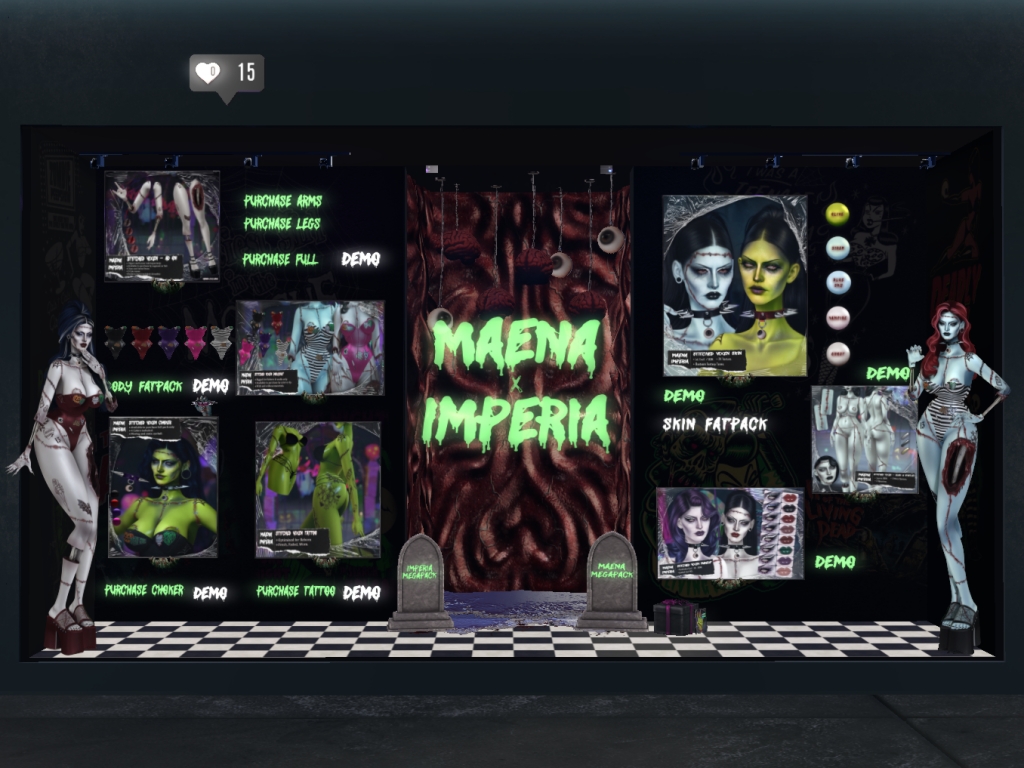Click the Purchase Choker label
This screenshot has width=1024, height=768.
(144, 591)
